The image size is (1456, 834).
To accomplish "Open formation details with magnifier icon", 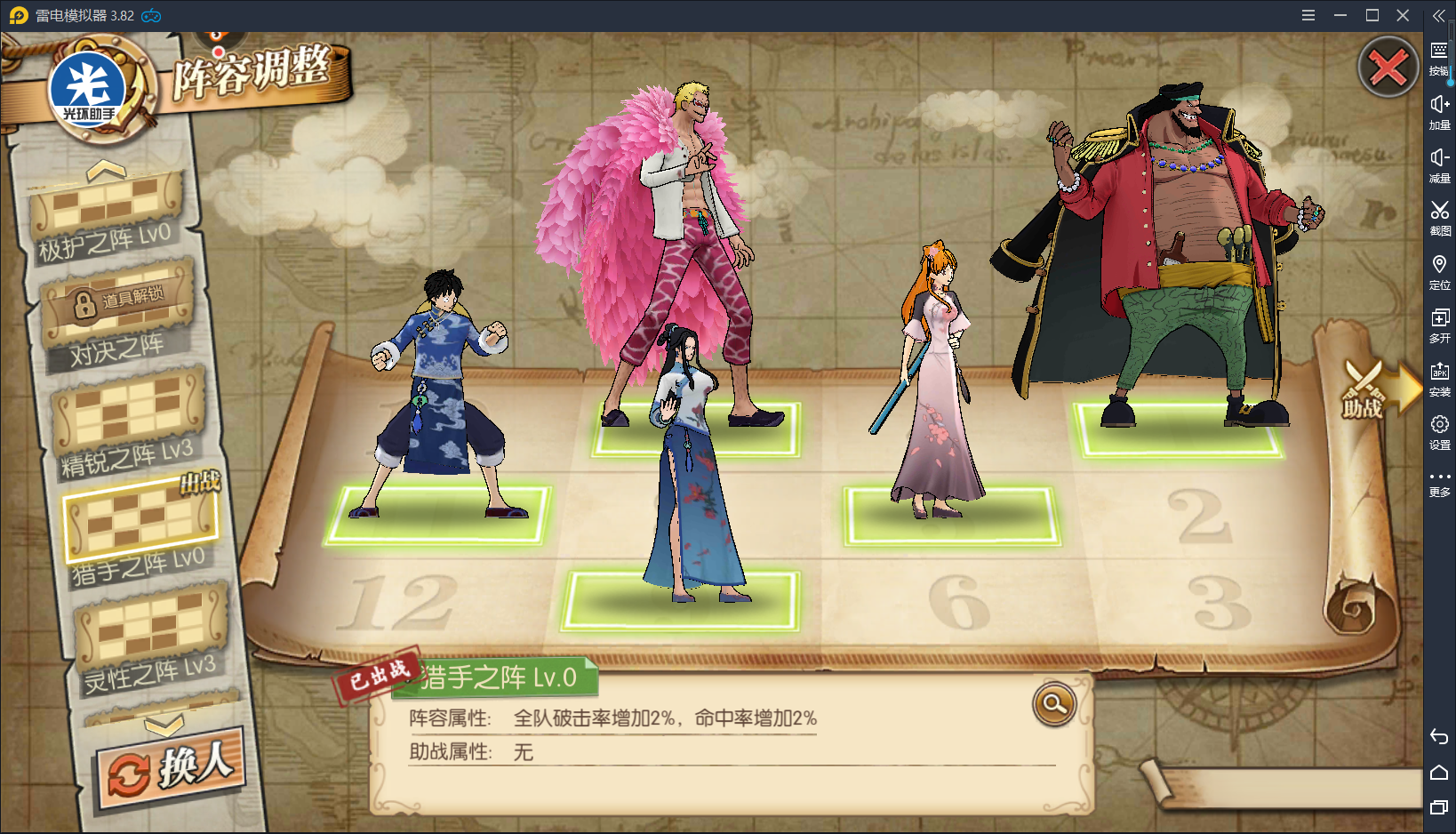I will pos(1054,704).
